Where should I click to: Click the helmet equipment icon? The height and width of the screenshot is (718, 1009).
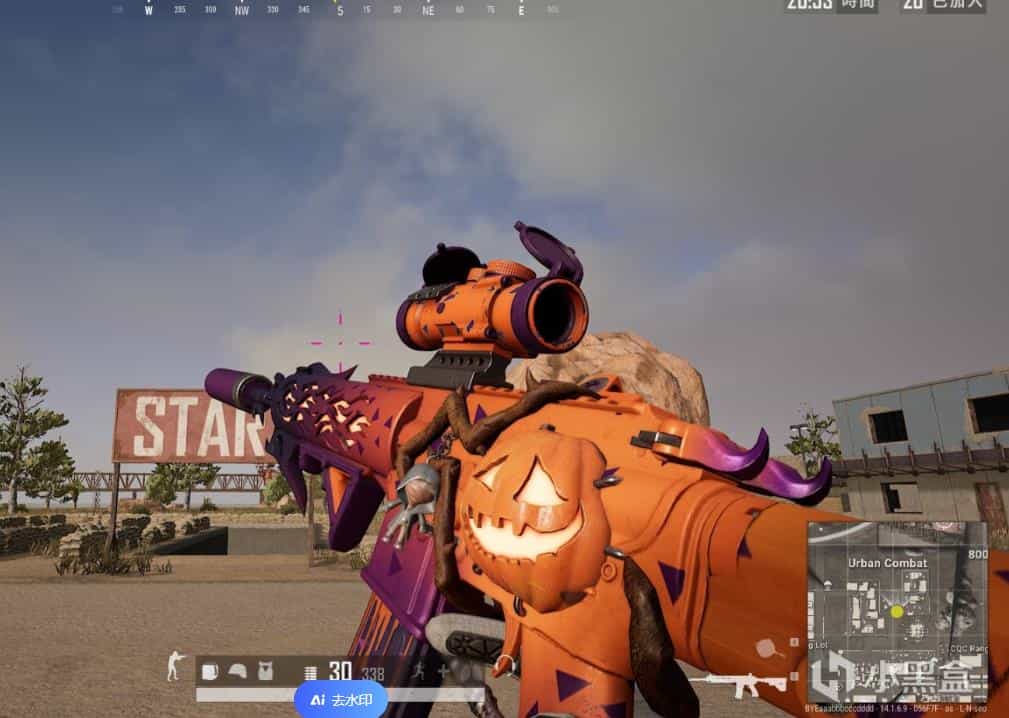238,672
